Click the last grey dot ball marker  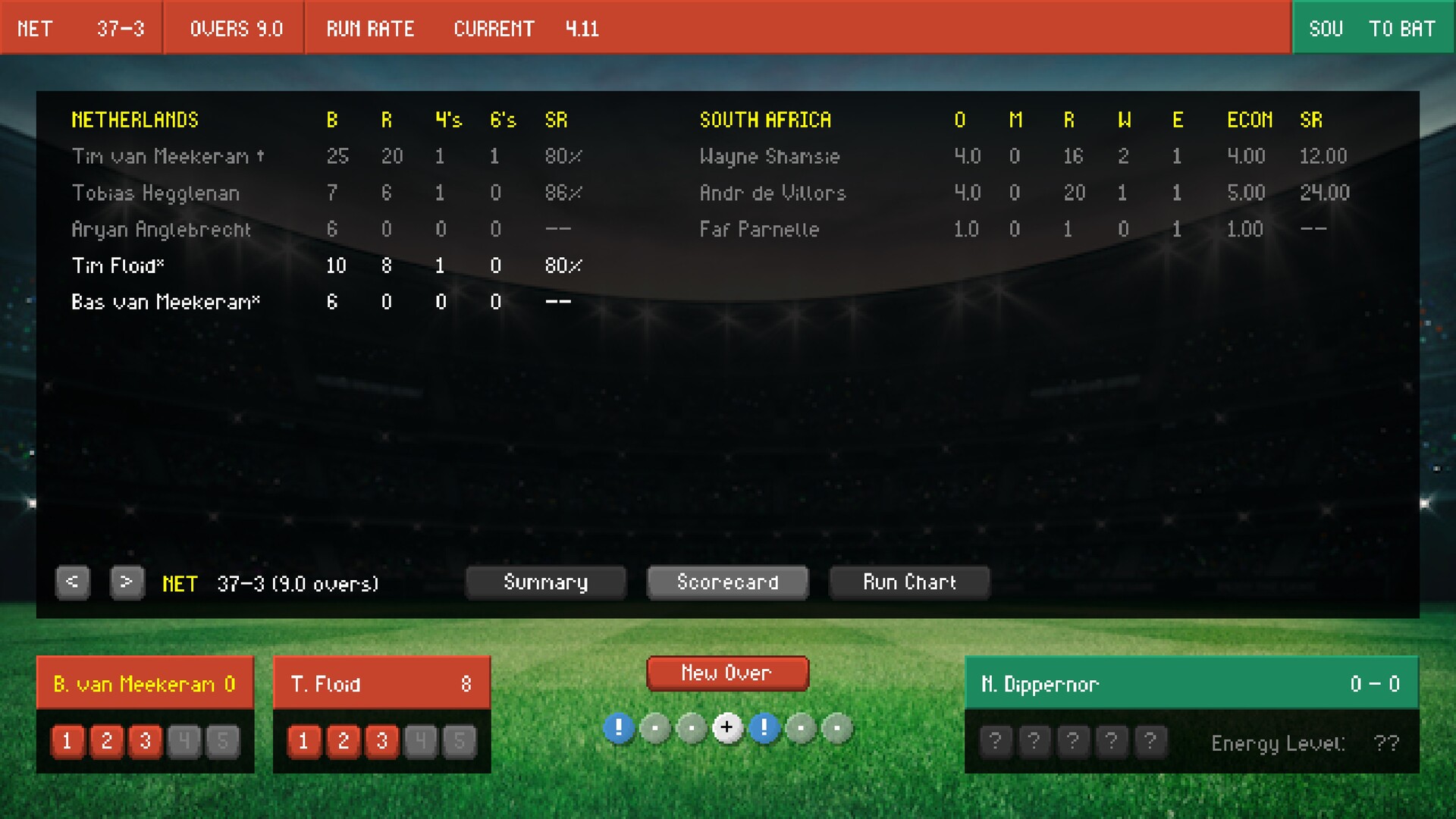point(838,728)
